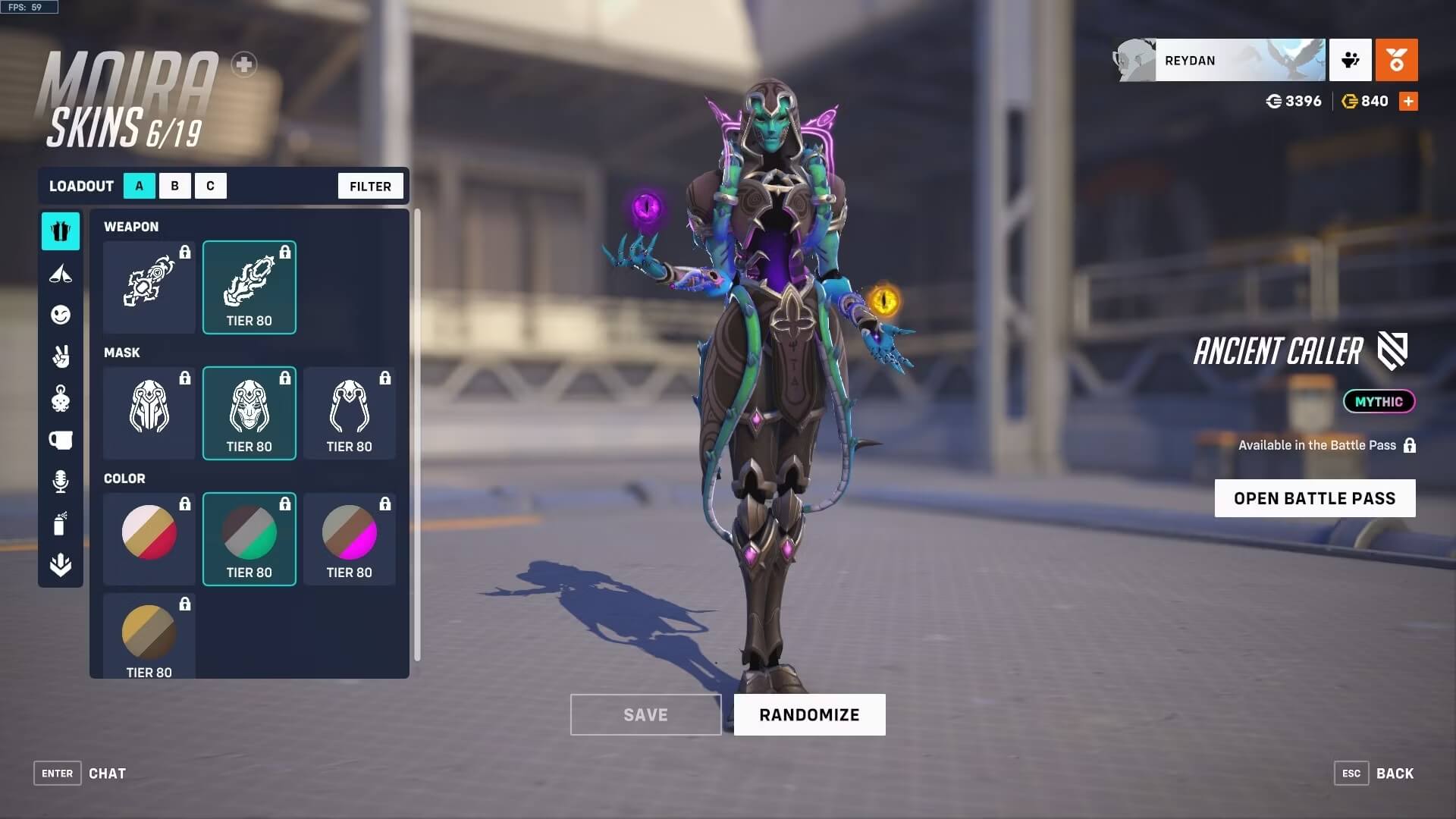
Task: Apply the gray and green color scheme
Action: pos(249,539)
